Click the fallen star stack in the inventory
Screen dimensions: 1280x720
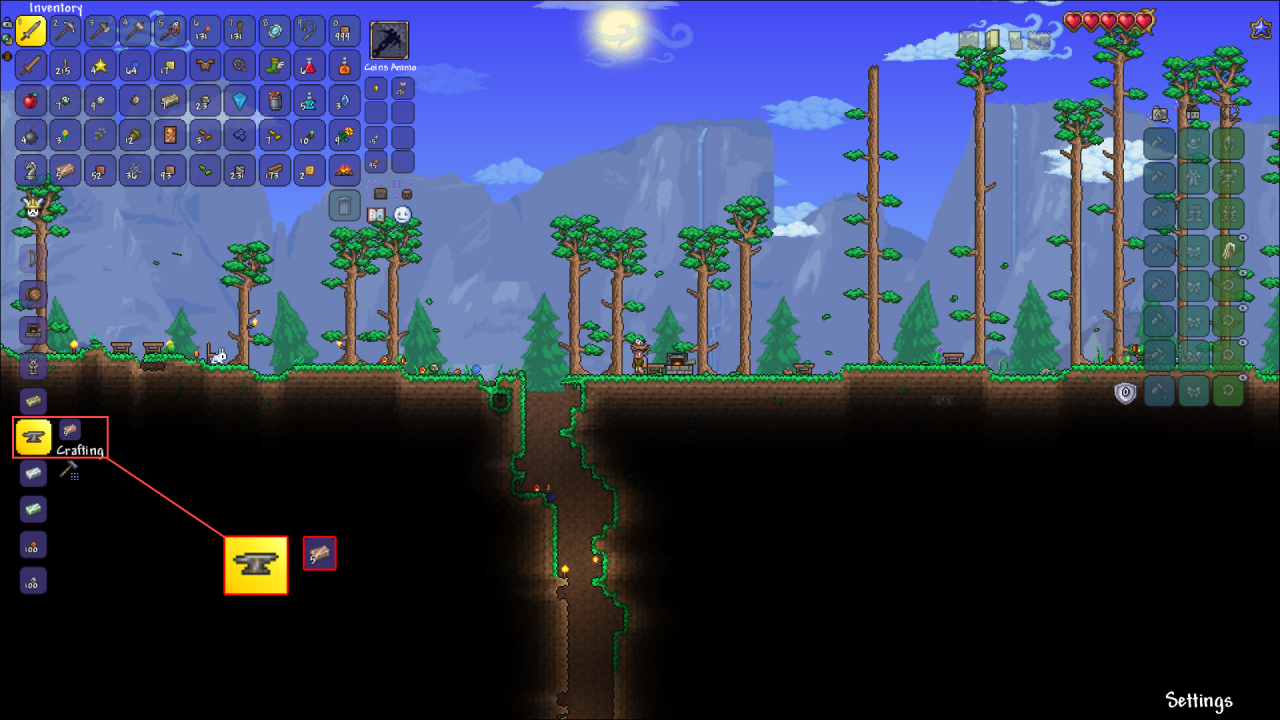tap(100, 66)
